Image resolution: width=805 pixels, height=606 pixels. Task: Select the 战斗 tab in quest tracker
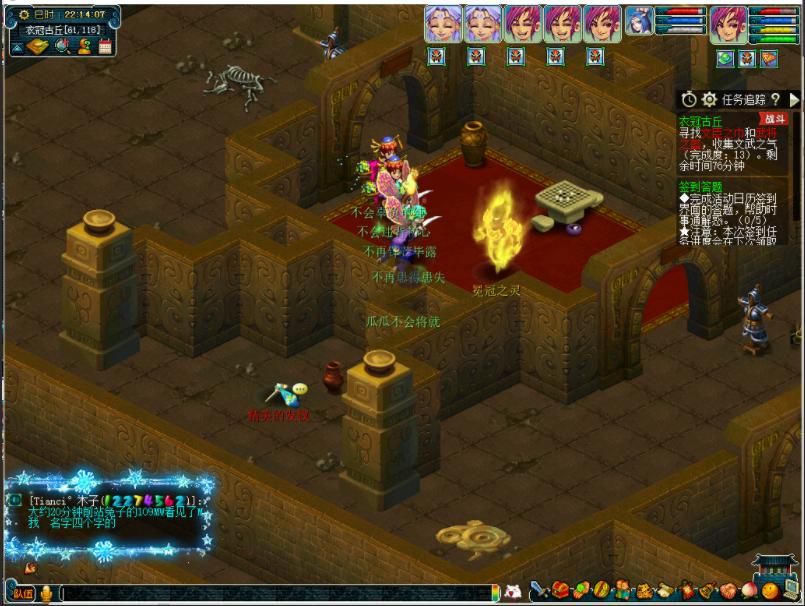pyautogui.click(x=775, y=118)
